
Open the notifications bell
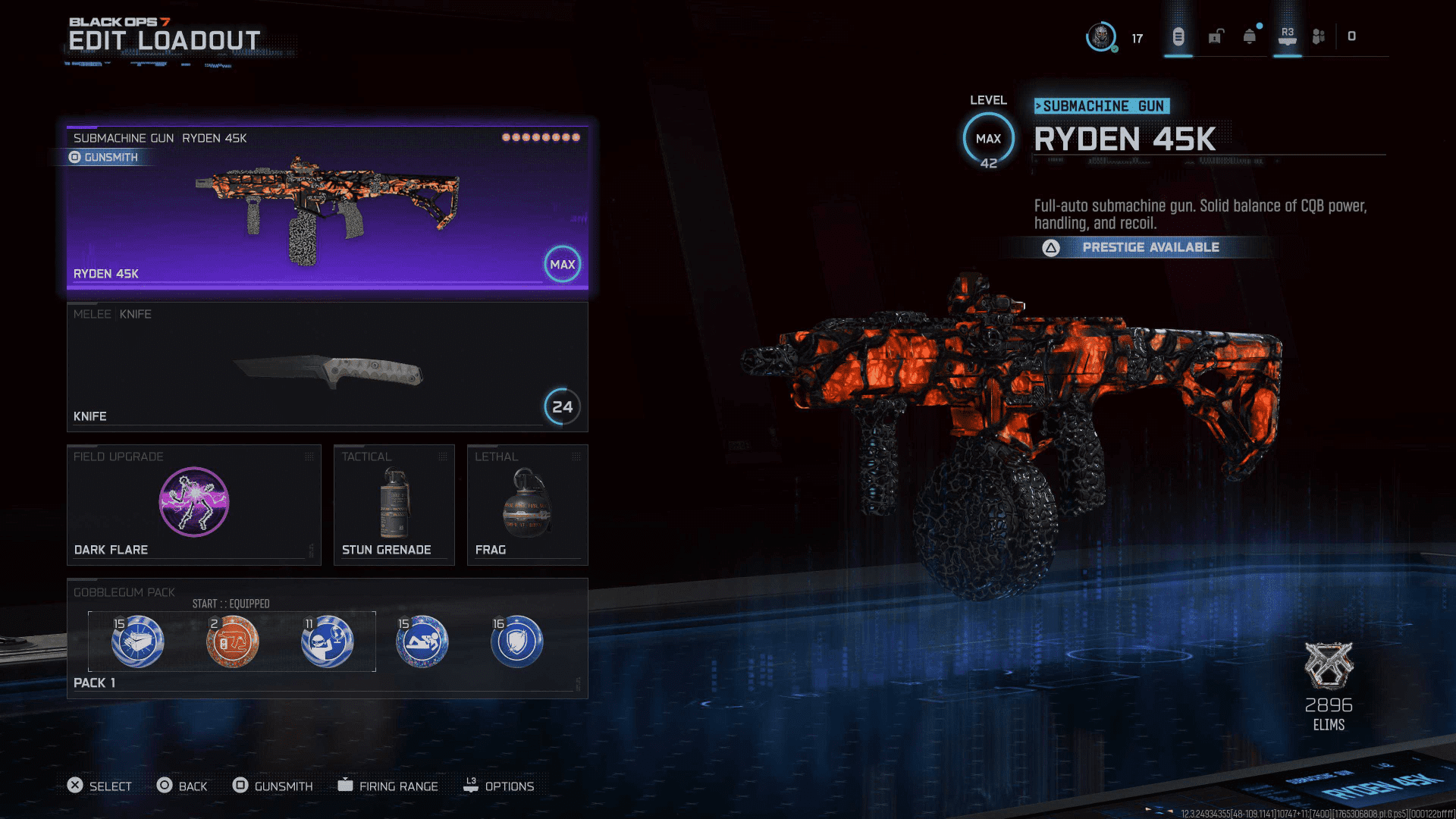click(1250, 36)
